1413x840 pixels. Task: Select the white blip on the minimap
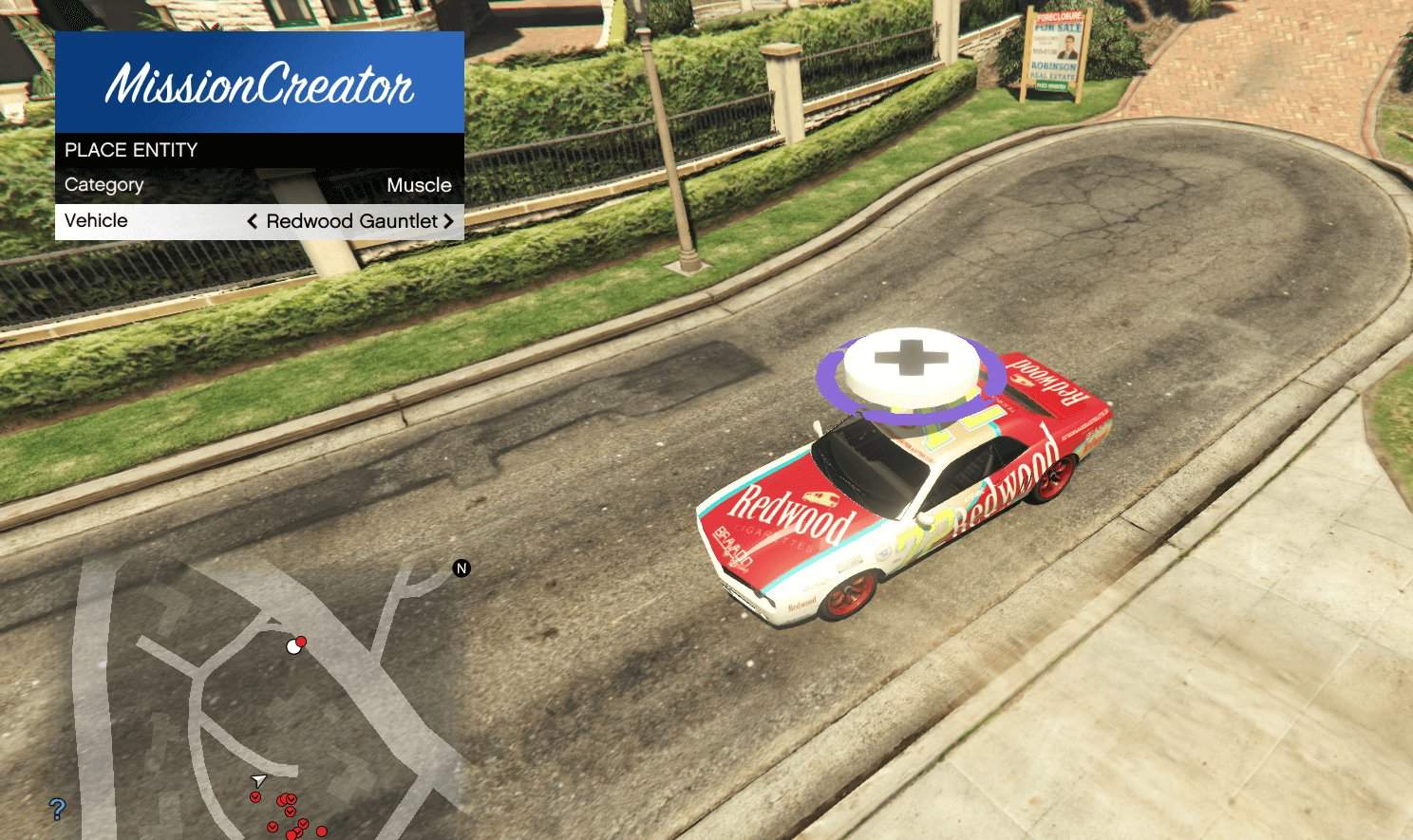(x=292, y=647)
